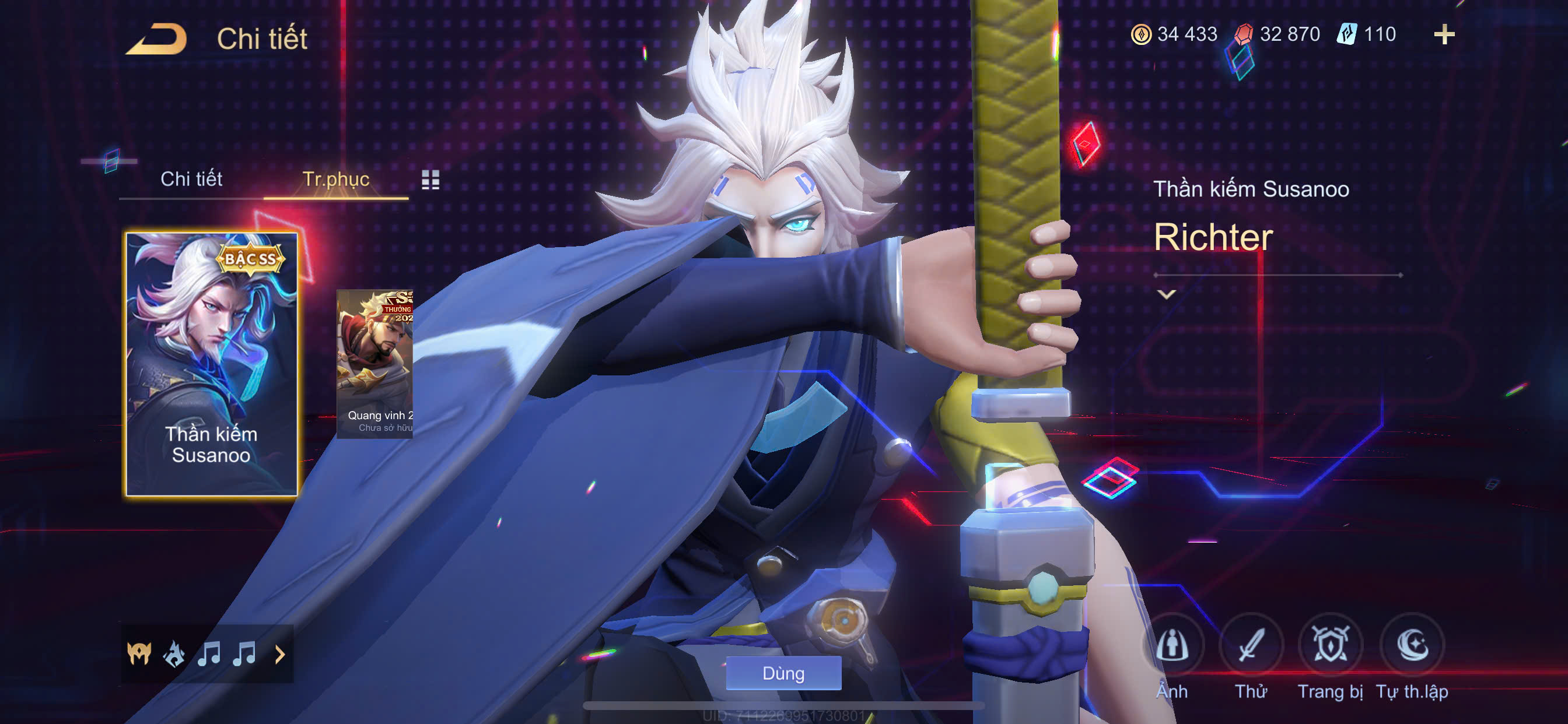Switch to the Chi tiết tab
Viewport: 1568px width, 724px height.
pos(191,179)
